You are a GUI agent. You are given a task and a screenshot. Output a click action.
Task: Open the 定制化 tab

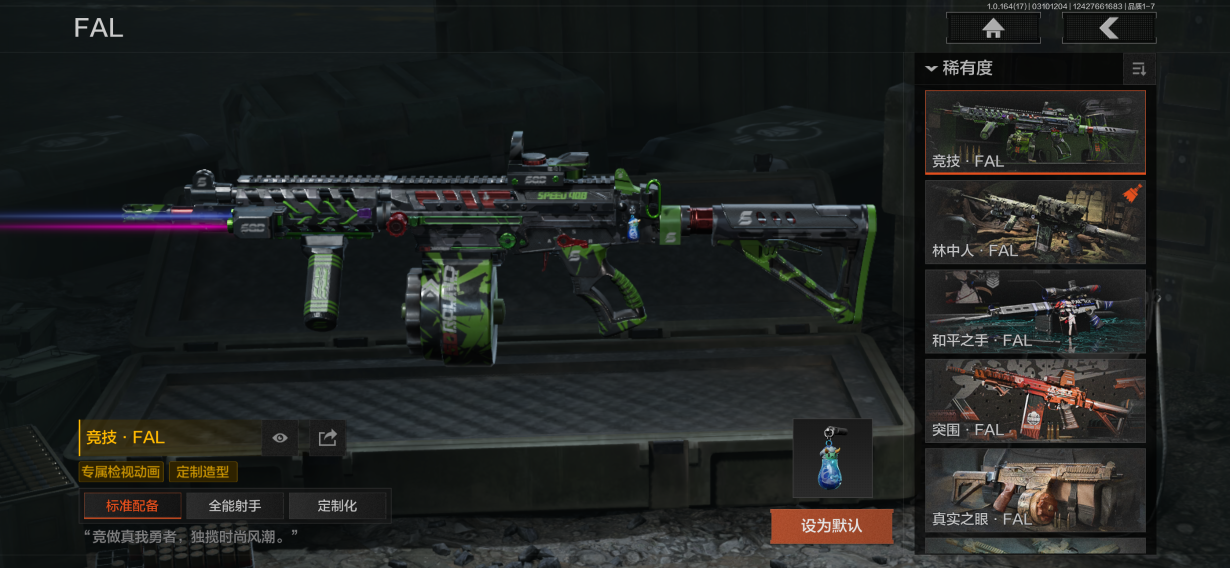337,506
